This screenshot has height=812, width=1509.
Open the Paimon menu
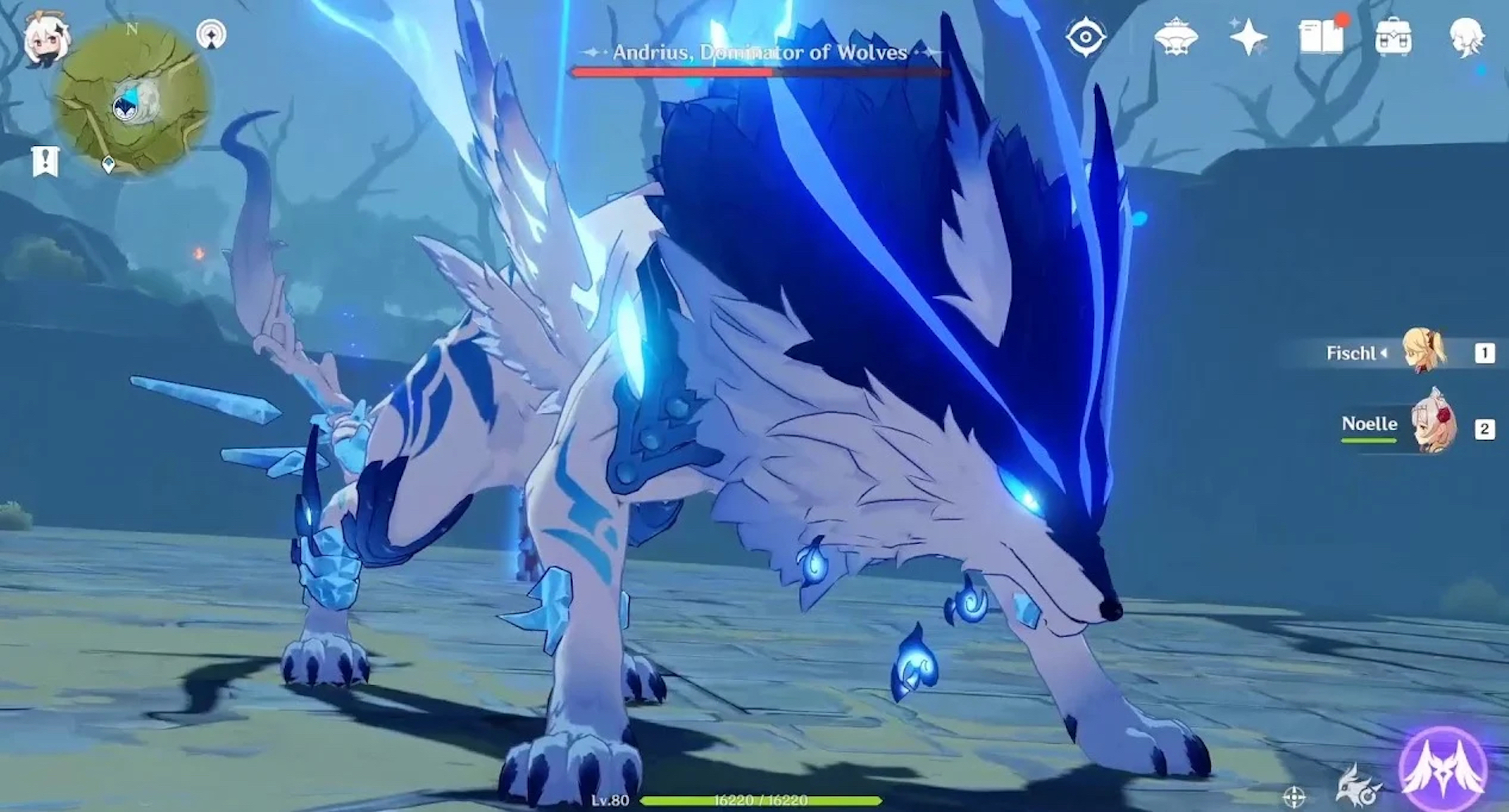tap(44, 38)
